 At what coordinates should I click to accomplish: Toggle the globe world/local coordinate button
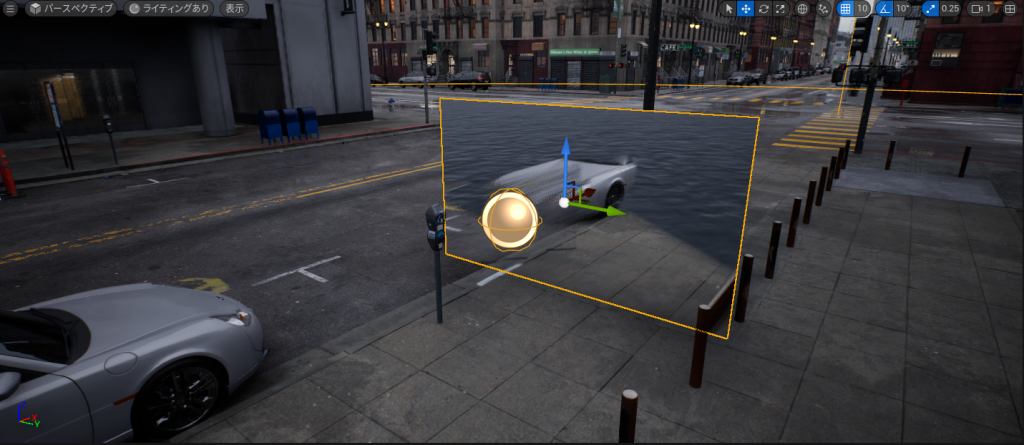[801, 8]
